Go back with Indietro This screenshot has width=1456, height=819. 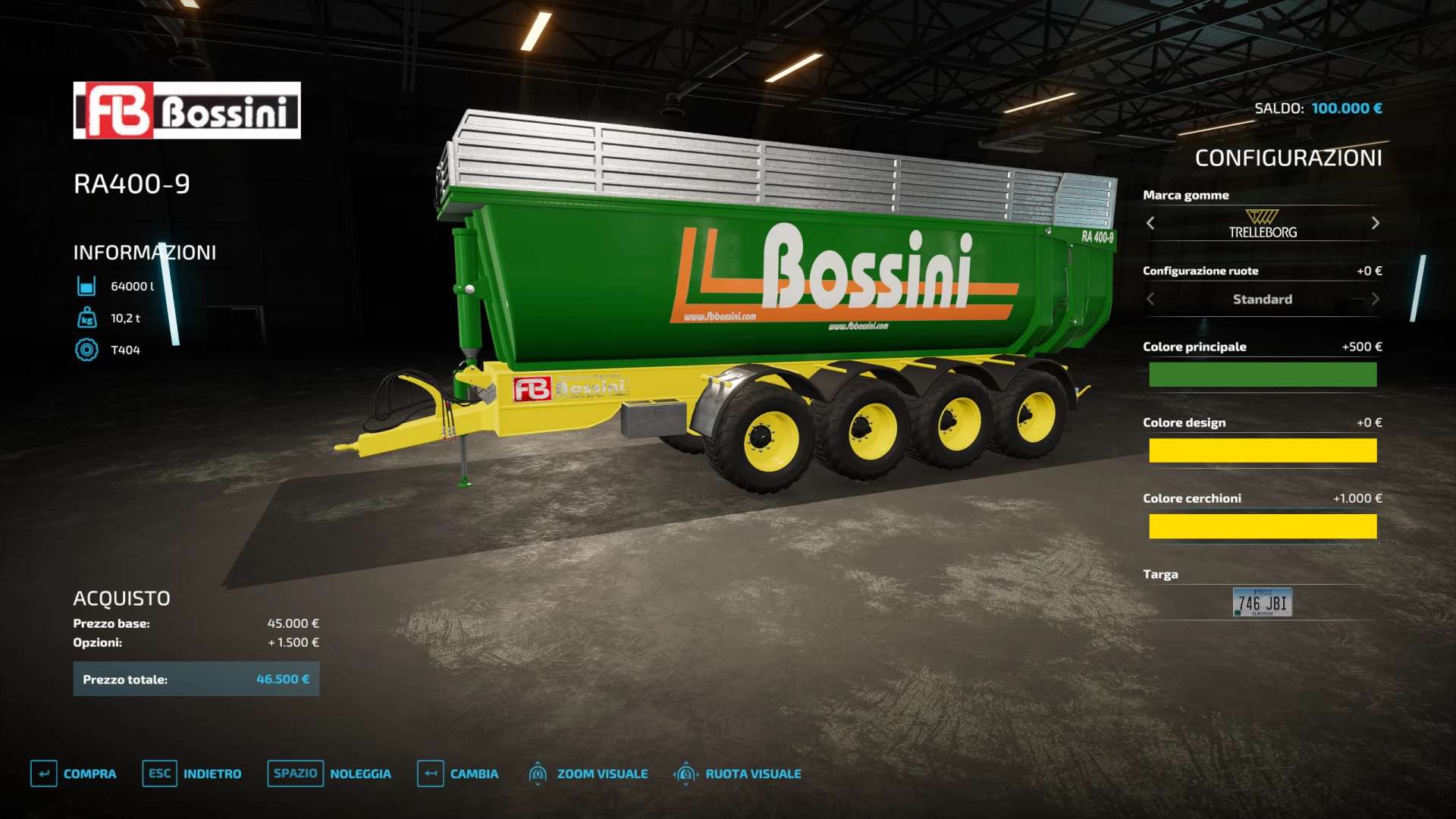(x=191, y=773)
